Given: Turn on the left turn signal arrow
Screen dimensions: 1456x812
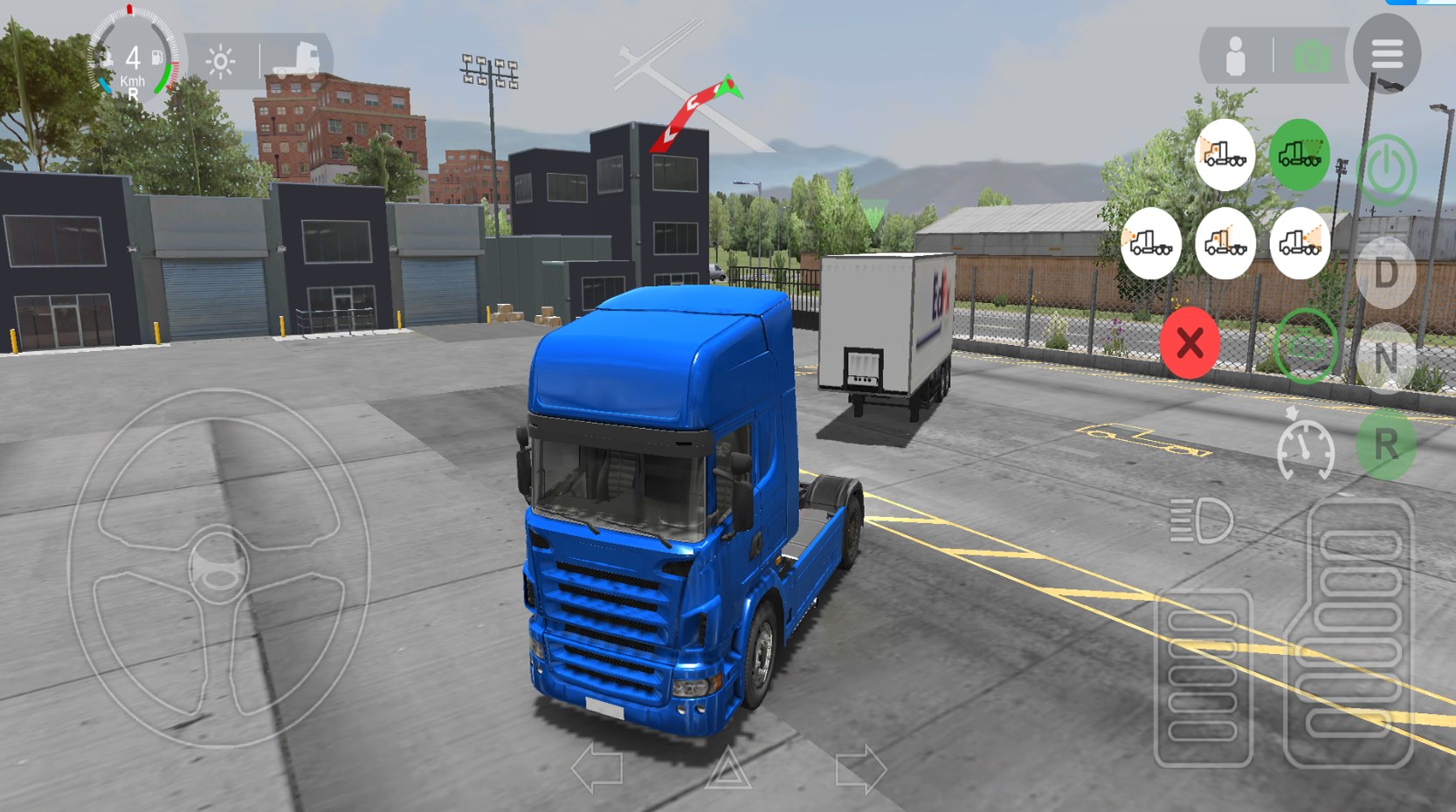Looking at the screenshot, I should click(597, 768).
